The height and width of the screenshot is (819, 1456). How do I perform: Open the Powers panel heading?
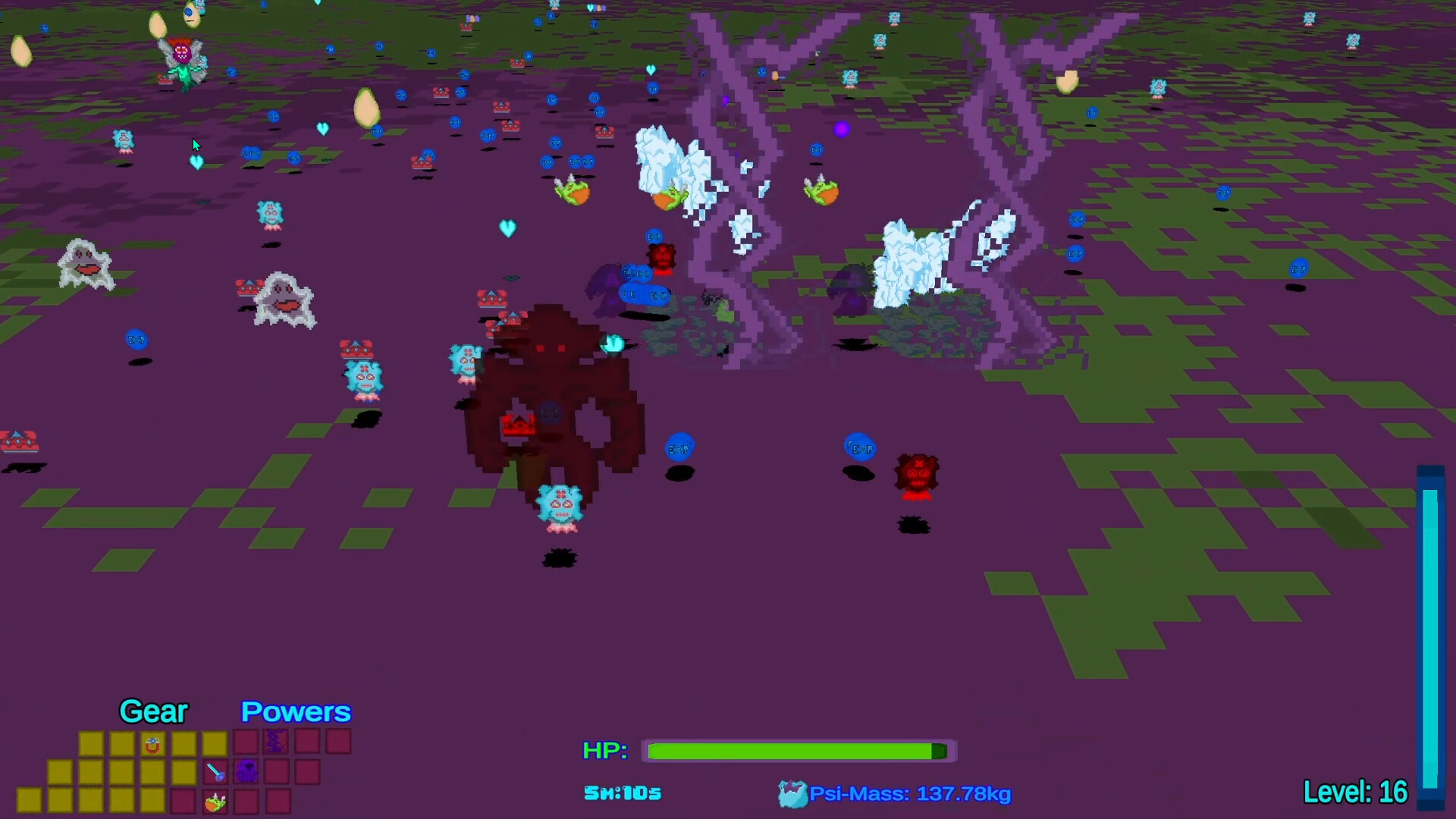point(295,711)
